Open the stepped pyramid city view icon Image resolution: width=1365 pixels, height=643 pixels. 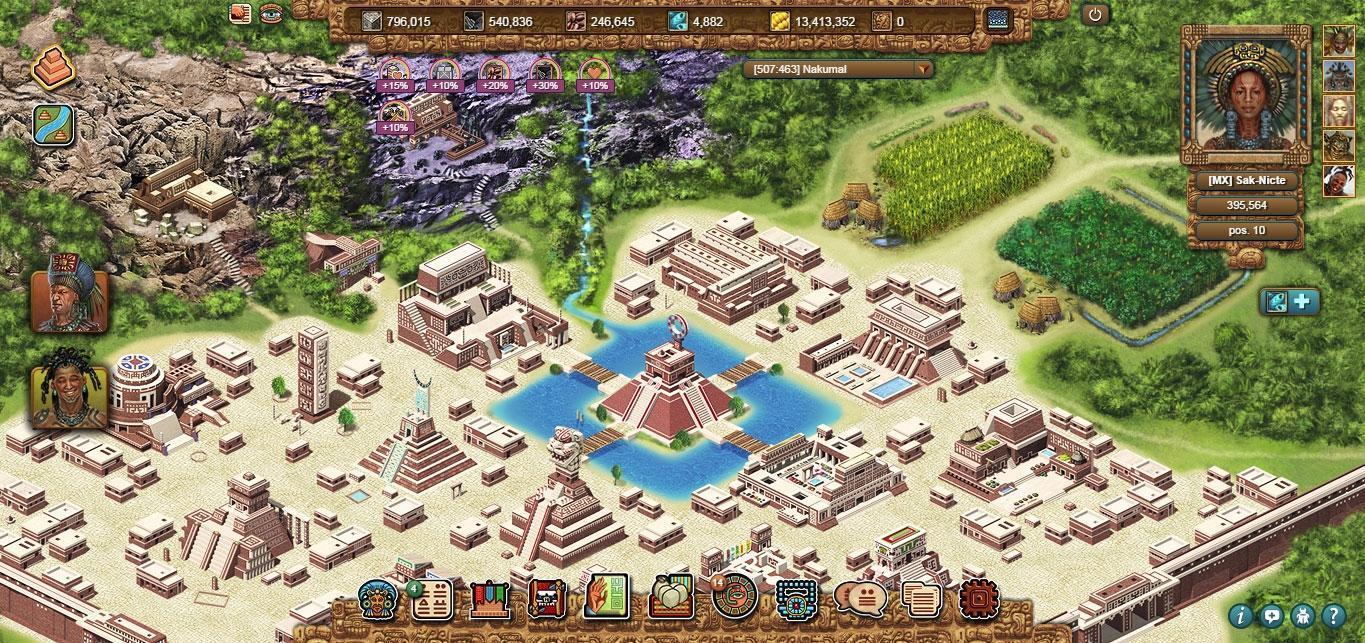click(x=52, y=67)
